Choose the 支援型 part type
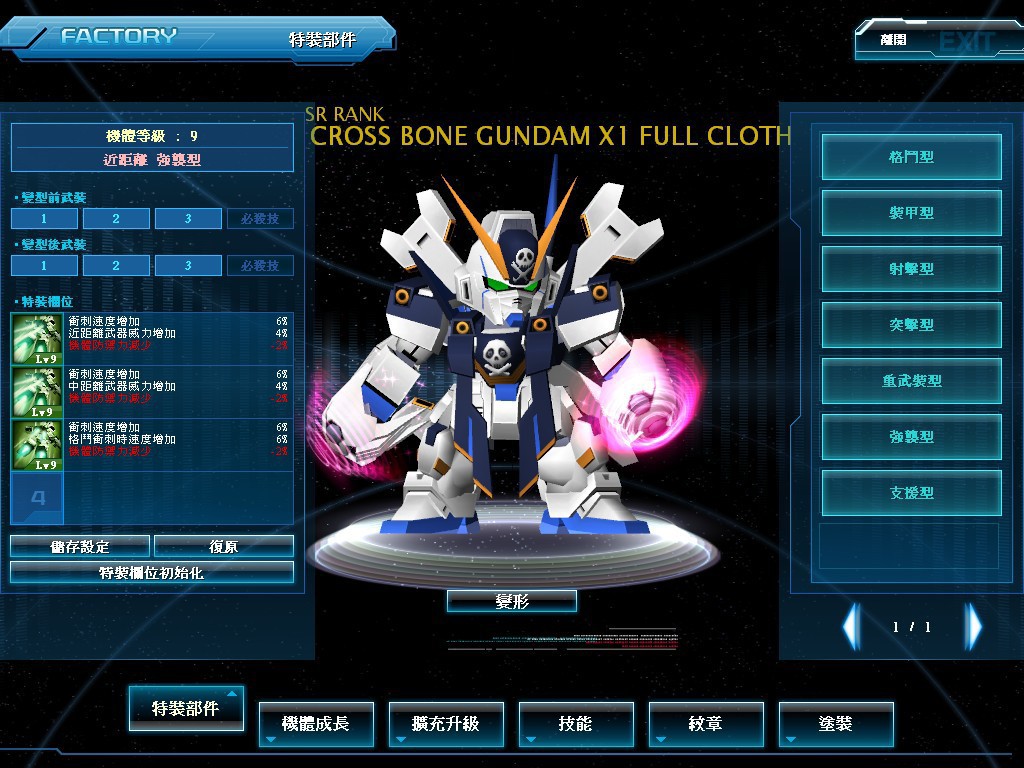 911,493
